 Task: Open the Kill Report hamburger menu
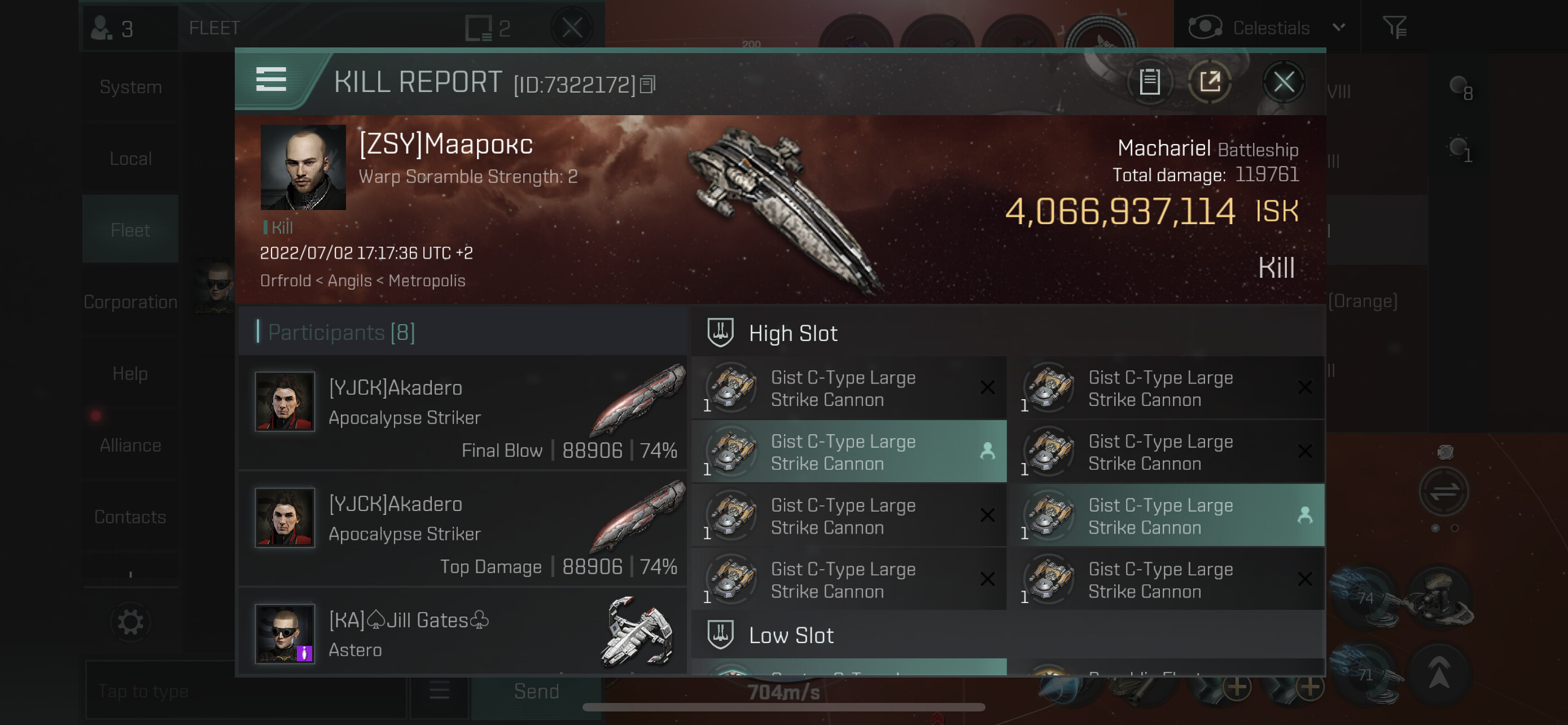point(271,80)
